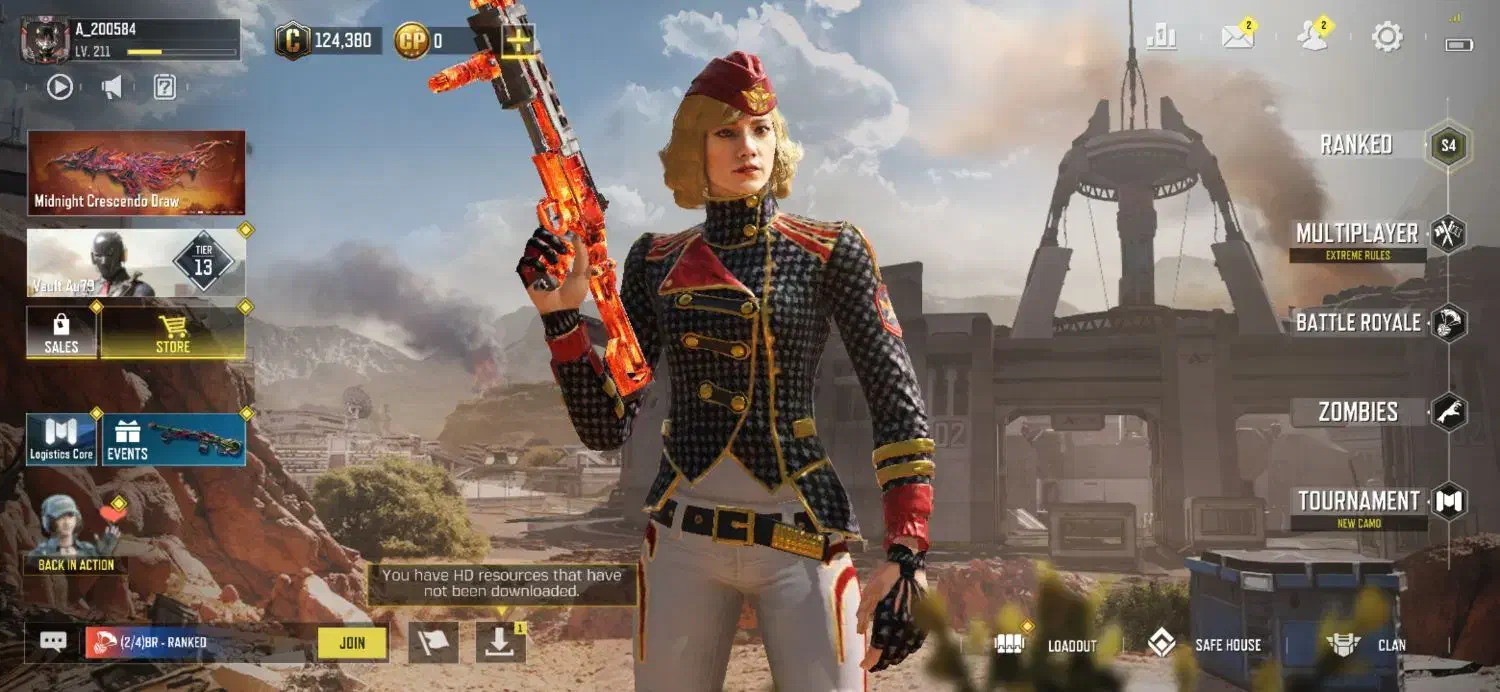Join the BR Ranked squad invite
The image size is (1500, 692).
point(352,643)
